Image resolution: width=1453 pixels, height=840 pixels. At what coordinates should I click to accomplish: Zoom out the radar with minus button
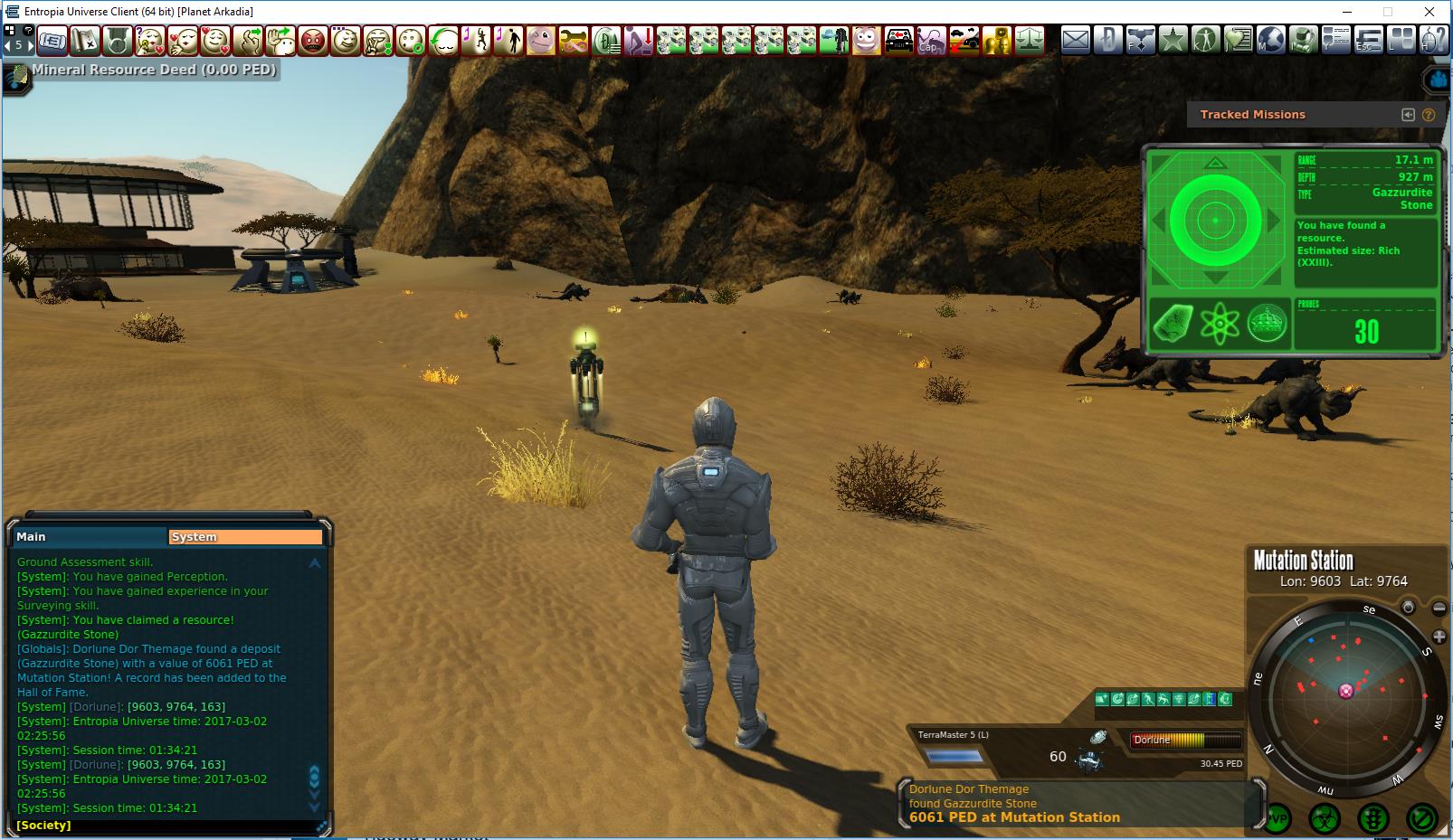1439,608
